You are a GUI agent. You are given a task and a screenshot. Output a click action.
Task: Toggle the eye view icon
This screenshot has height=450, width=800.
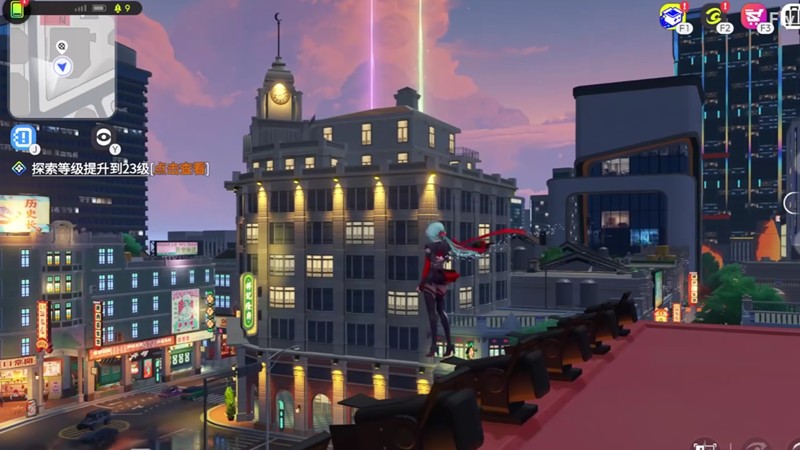coord(103,137)
